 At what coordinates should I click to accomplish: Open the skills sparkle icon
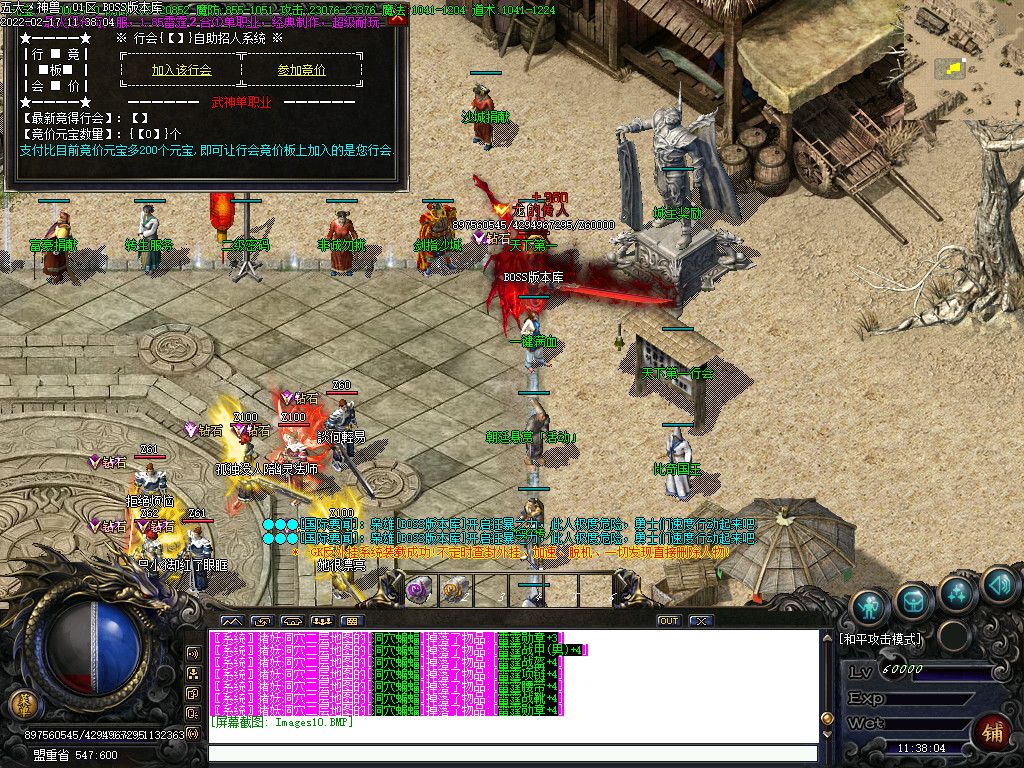pos(957,593)
